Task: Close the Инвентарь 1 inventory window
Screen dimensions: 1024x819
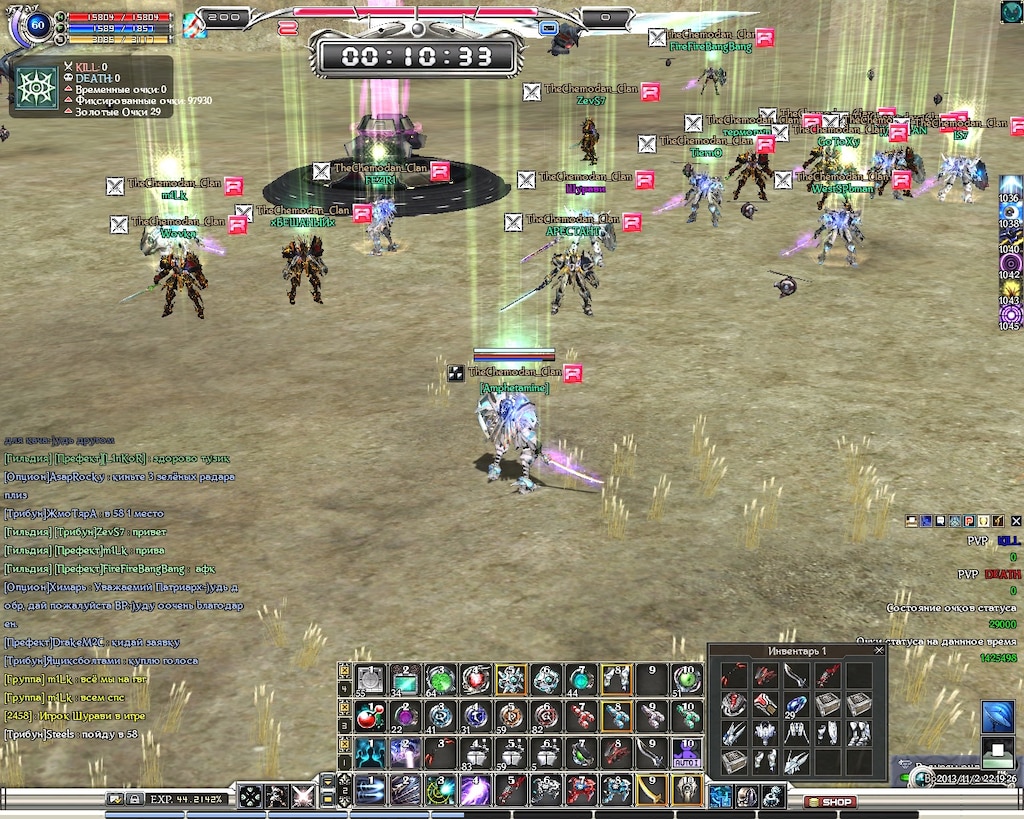Action: pyautogui.click(x=879, y=650)
